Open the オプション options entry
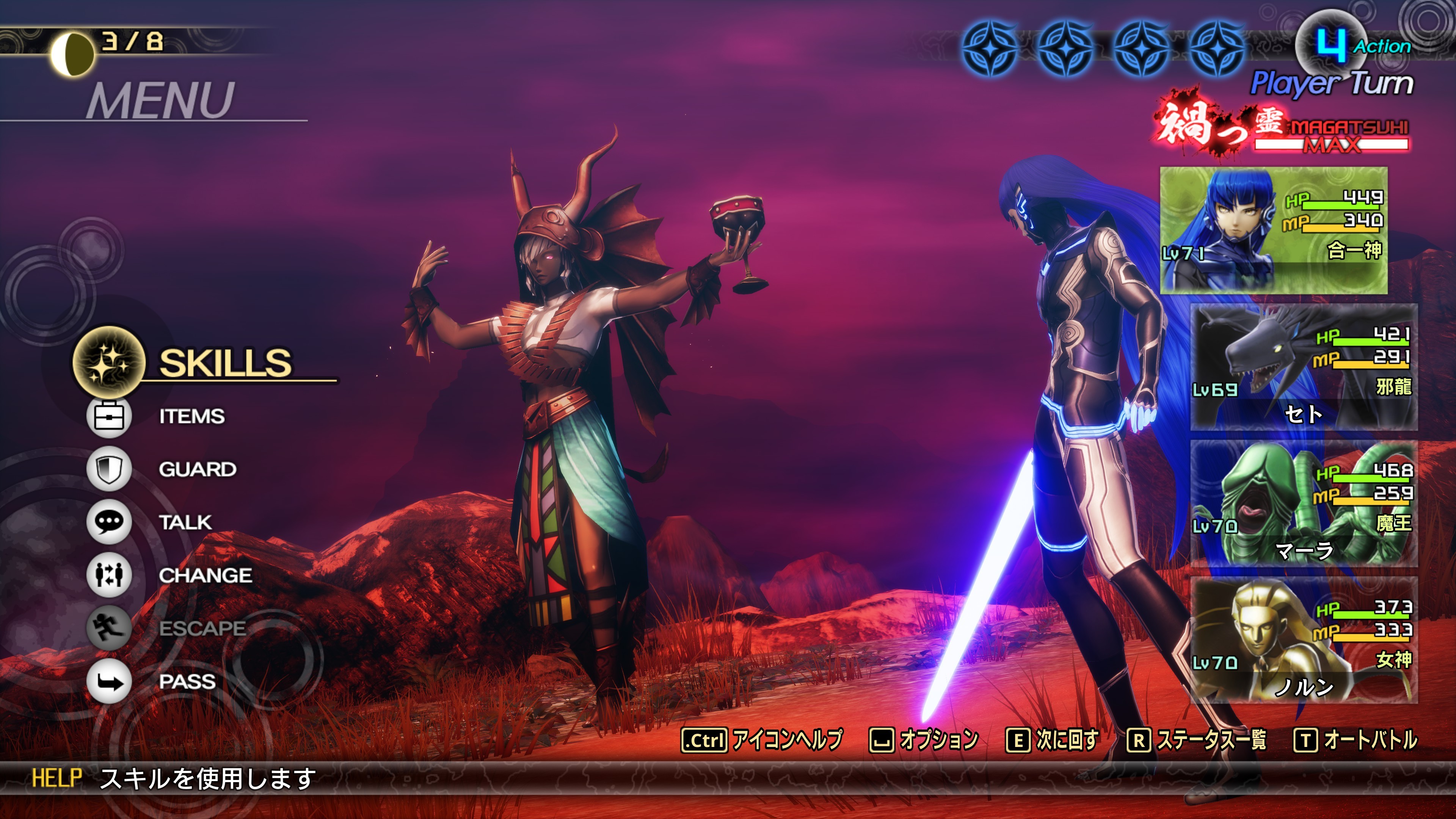Viewport: 1456px width, 819px height. [x=924, y=740]
